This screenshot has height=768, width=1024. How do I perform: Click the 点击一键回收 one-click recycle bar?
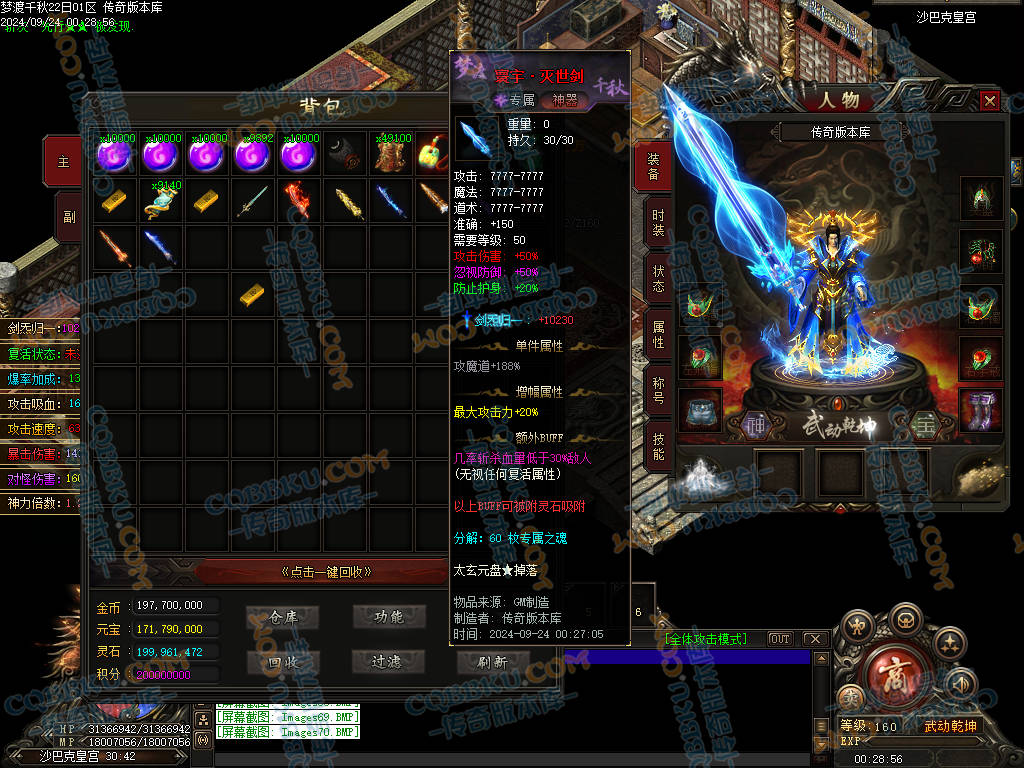[326, 572]
